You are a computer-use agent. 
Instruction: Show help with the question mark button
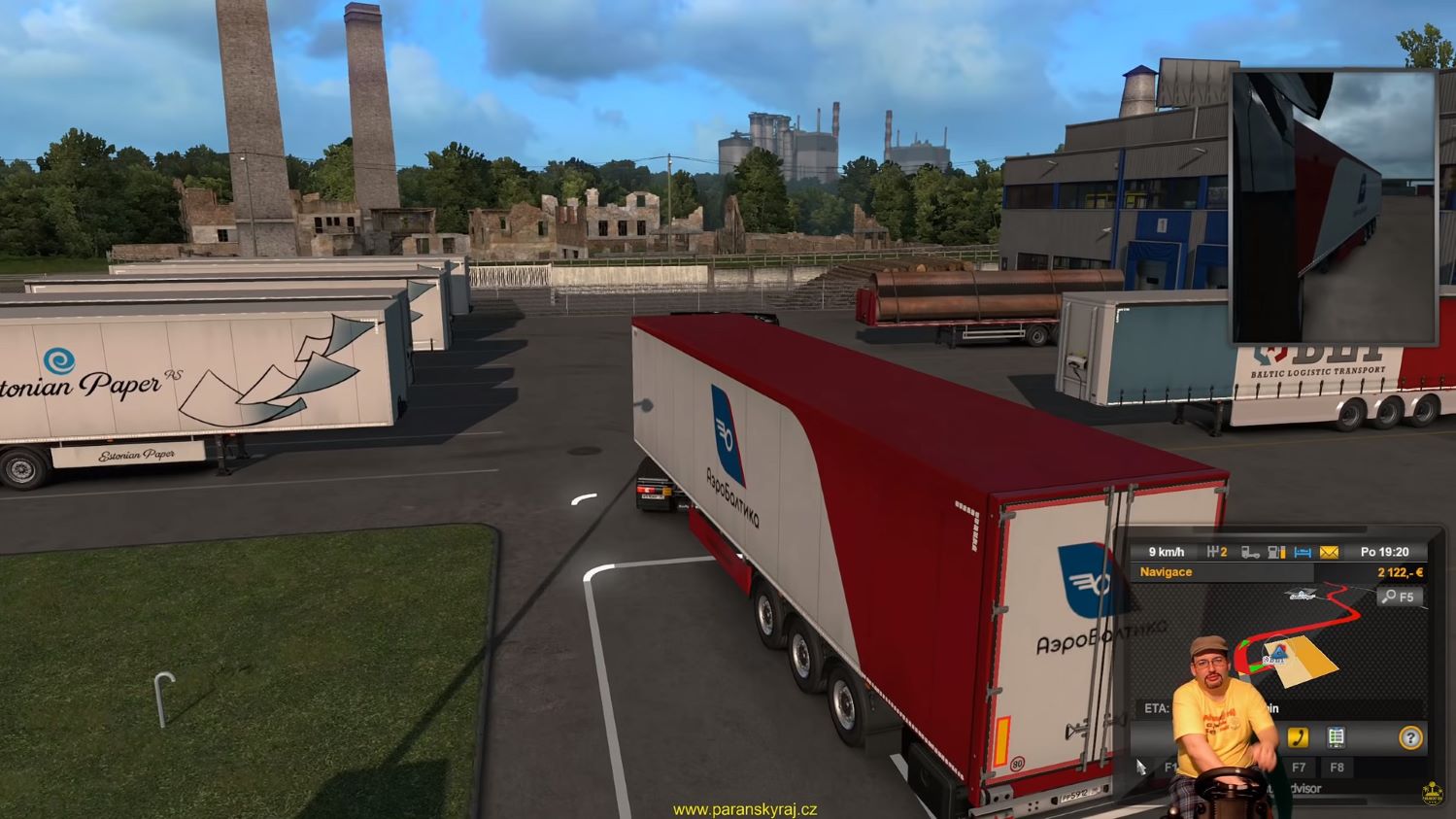coord(1409,738)
